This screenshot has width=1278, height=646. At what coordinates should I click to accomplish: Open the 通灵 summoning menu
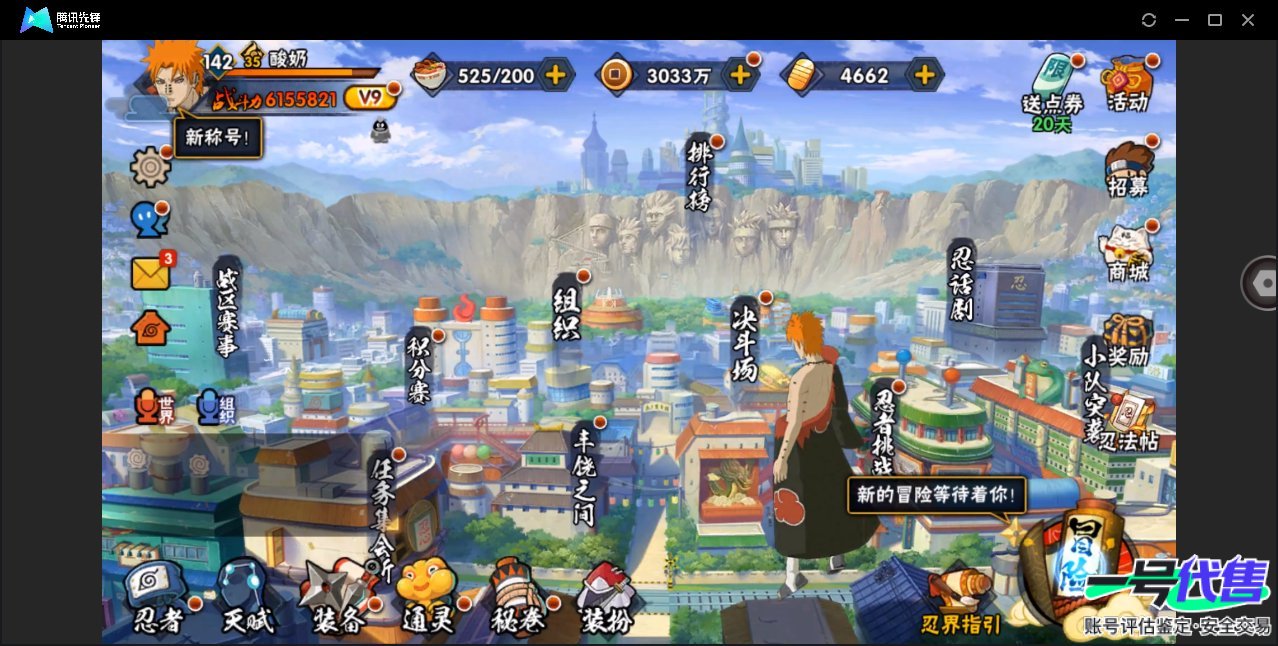tap(427, 600)
